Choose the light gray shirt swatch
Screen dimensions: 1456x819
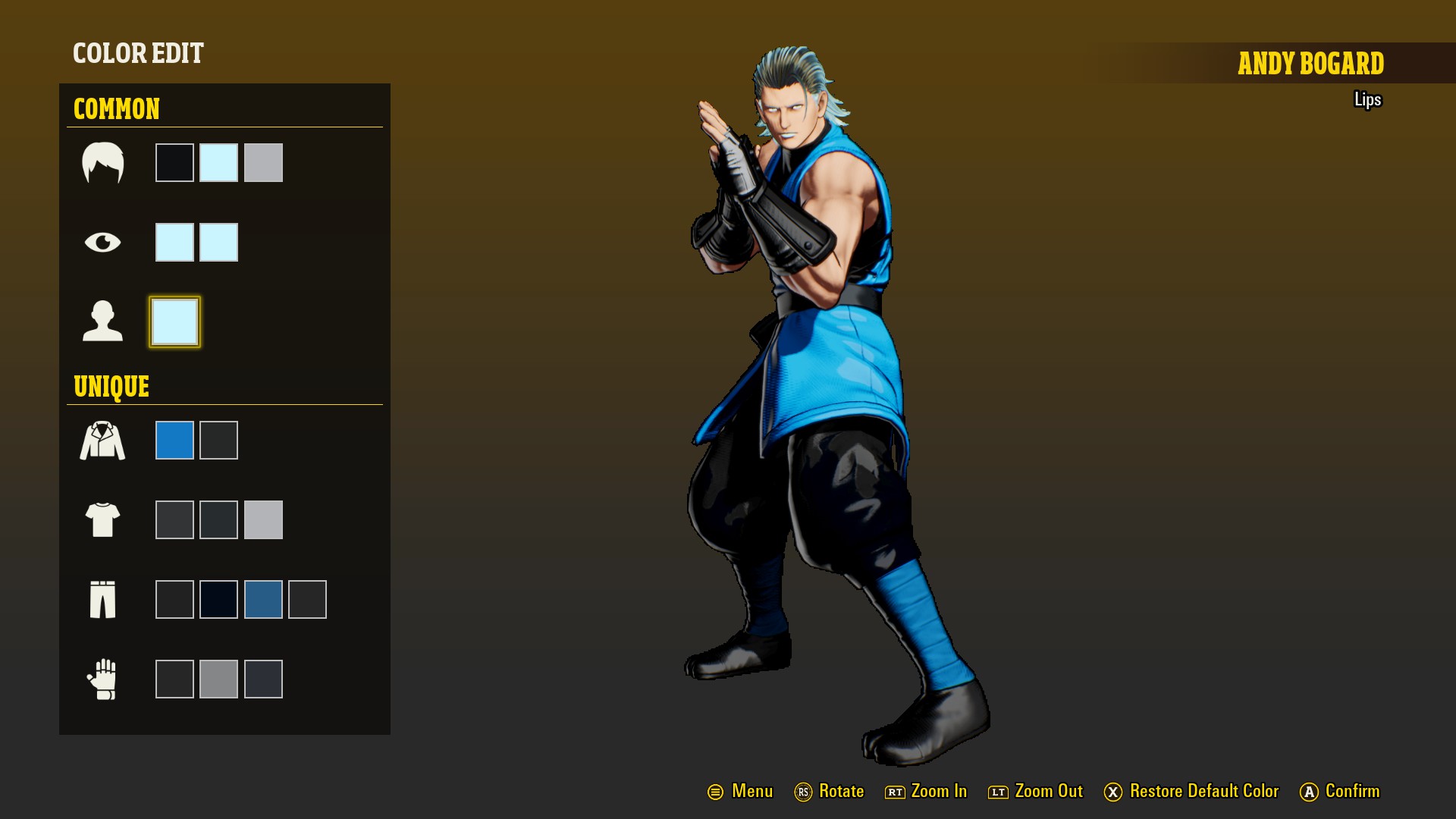click(263, 519)
